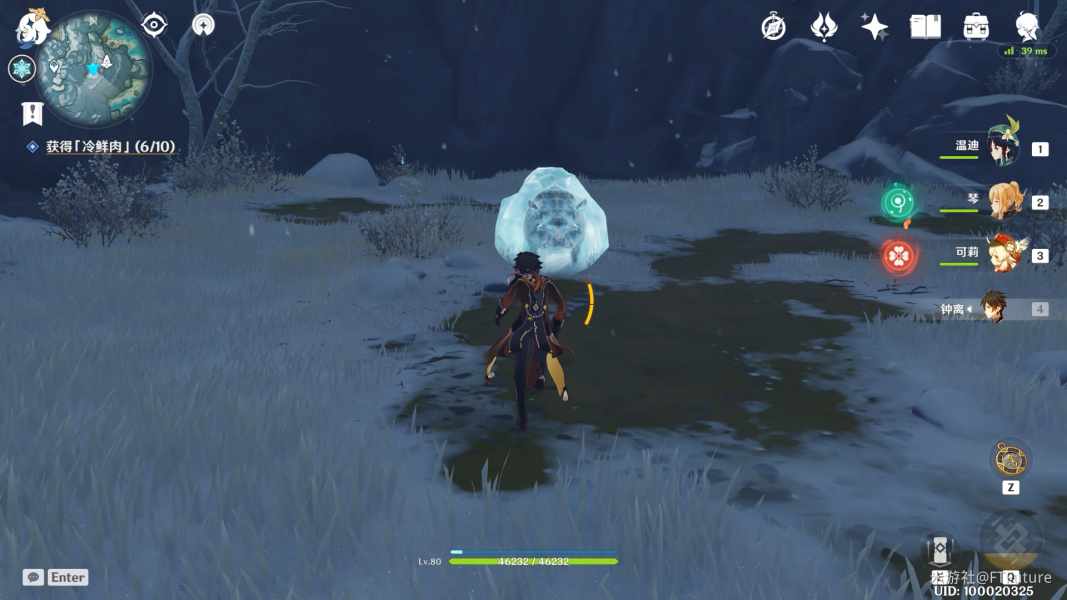Open the quest journal exclamation icon
Image resolution: width=1067 pixels, height=600 pixels.
click(x=33, y=113)
